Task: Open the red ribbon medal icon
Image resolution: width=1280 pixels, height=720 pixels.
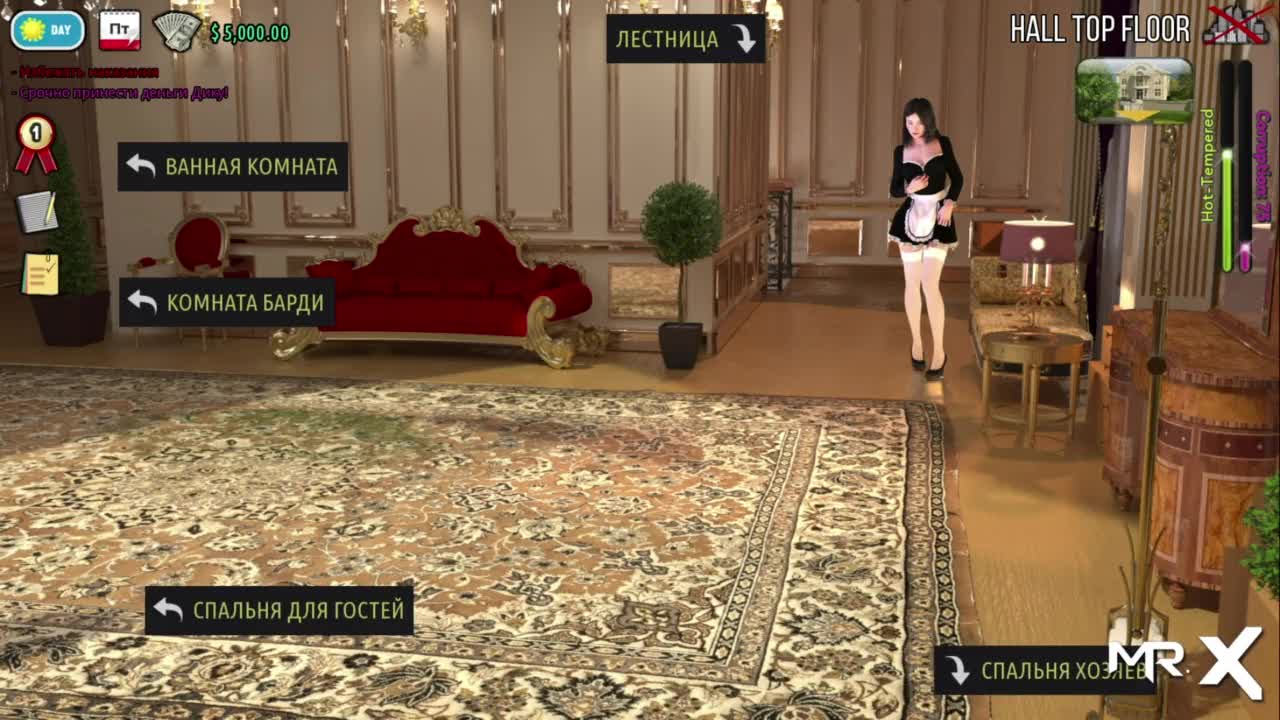Action: coord(36,143)
